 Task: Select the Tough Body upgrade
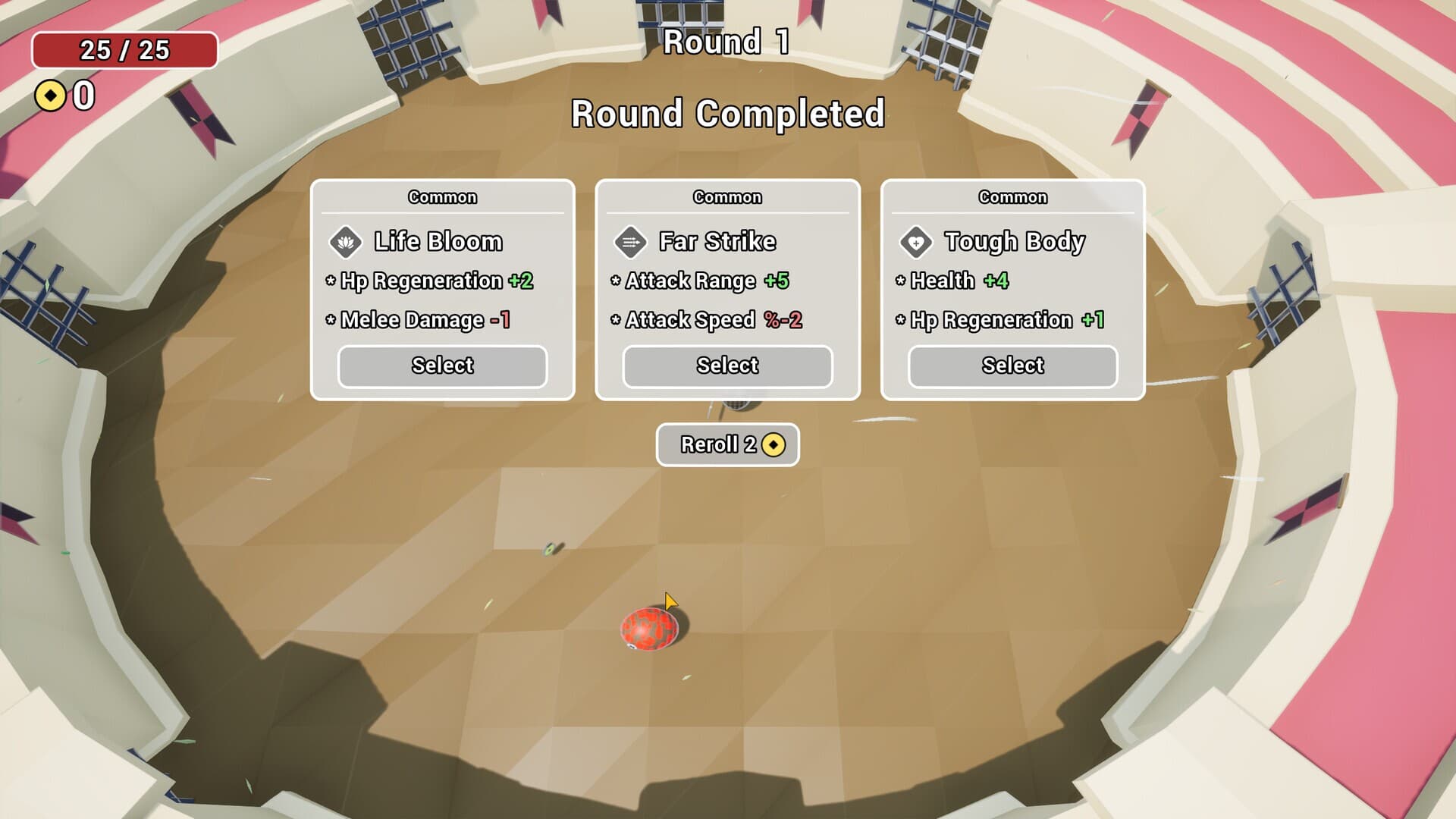1012,366
